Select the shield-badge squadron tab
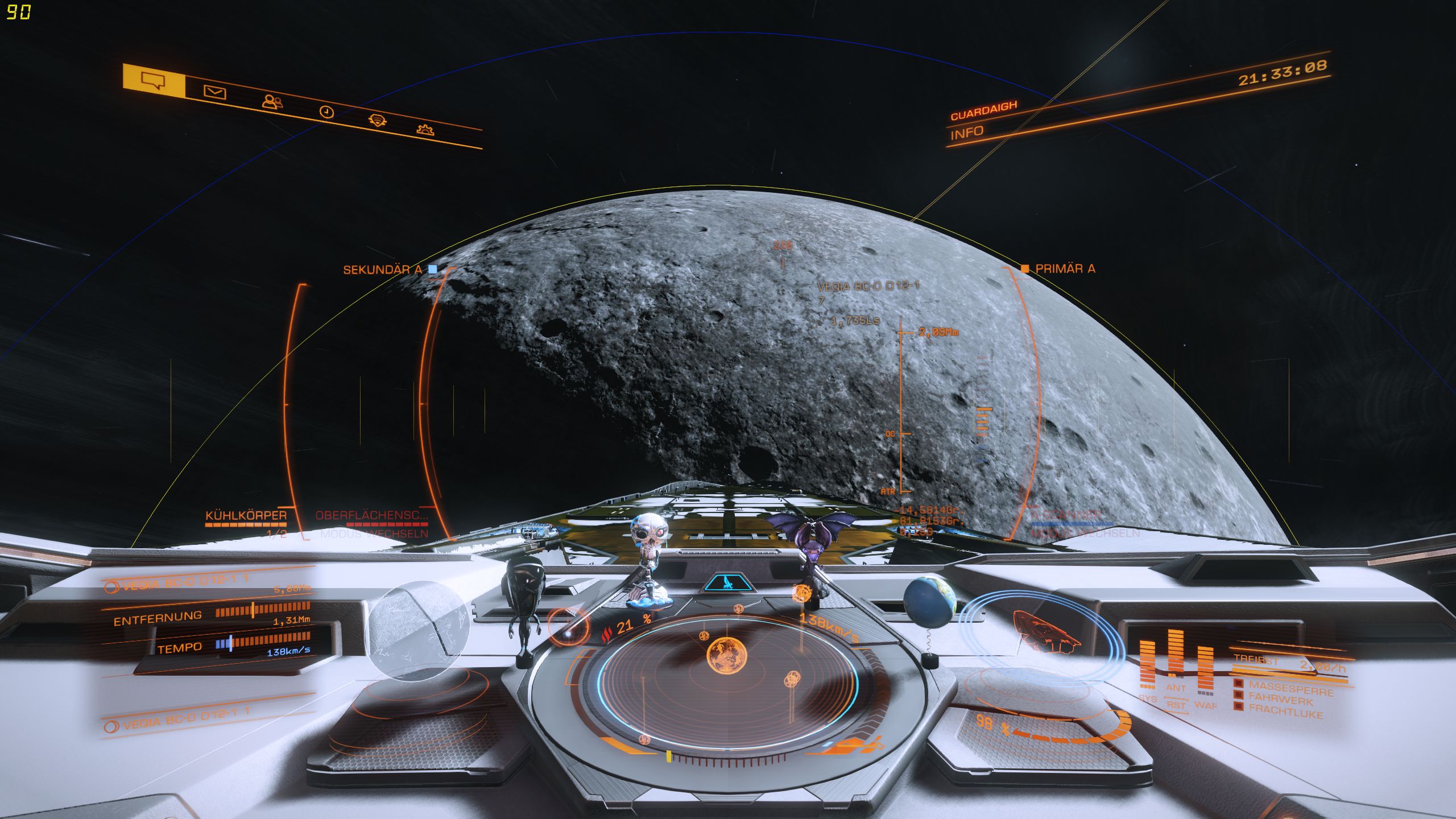The height and width of the screenshot is (819, 1456). click(377, 120)
